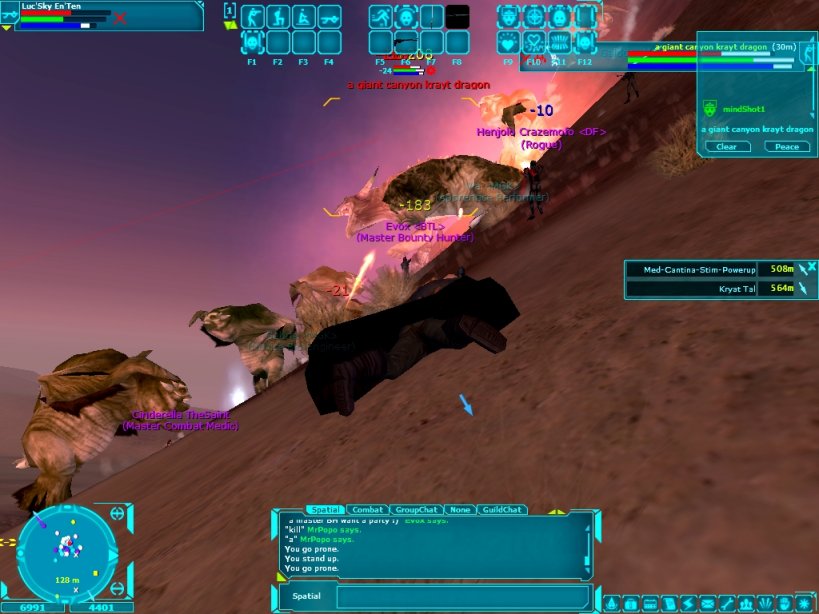Image resolution: width=819 pixels, height=614 pixels.
Task: Activate the prone posture toolbar icon
Action: pyautogui.click(x=329, y=17)
